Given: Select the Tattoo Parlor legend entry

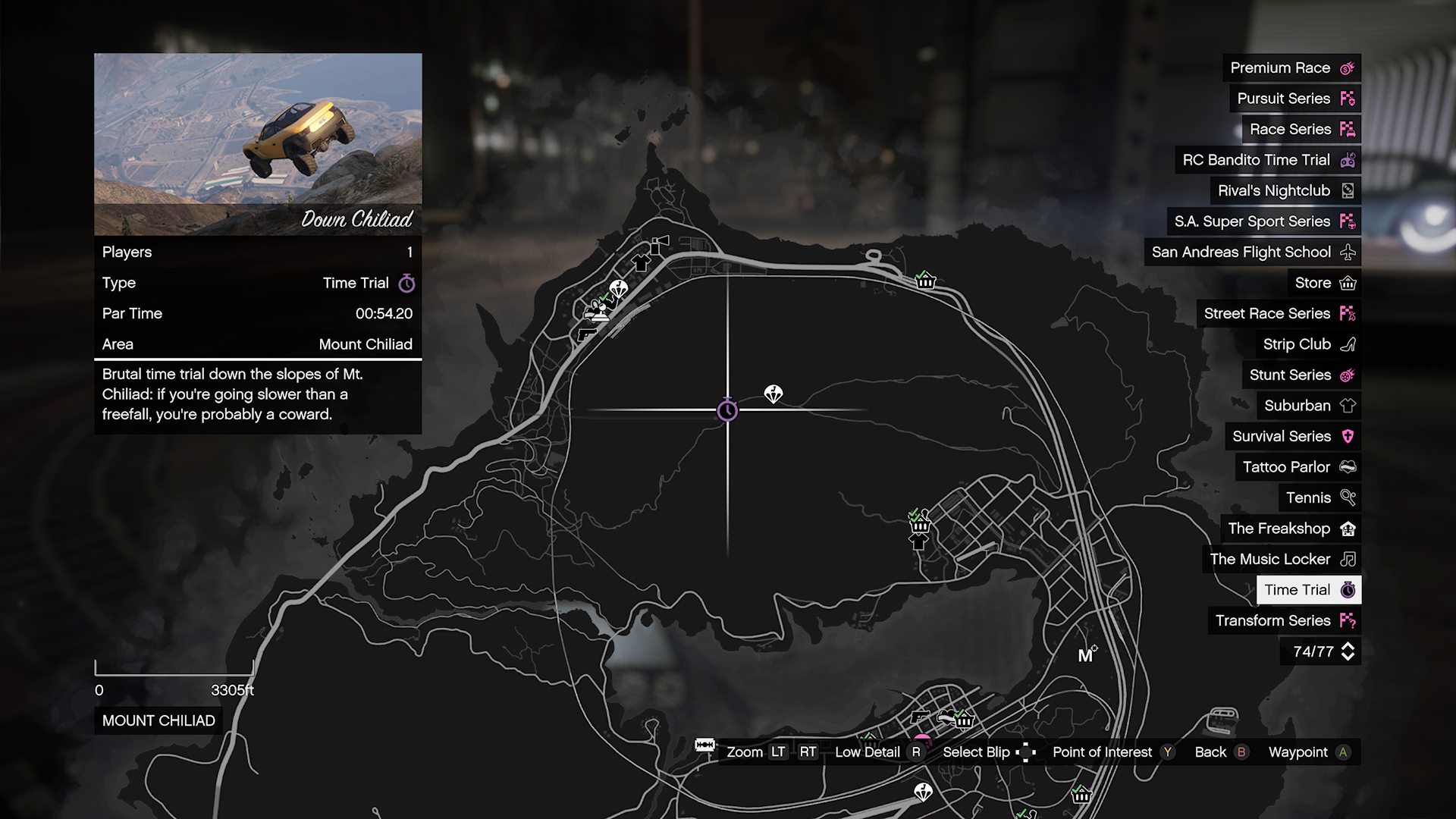Looking at the screenshot, I should pos(1298,467).
